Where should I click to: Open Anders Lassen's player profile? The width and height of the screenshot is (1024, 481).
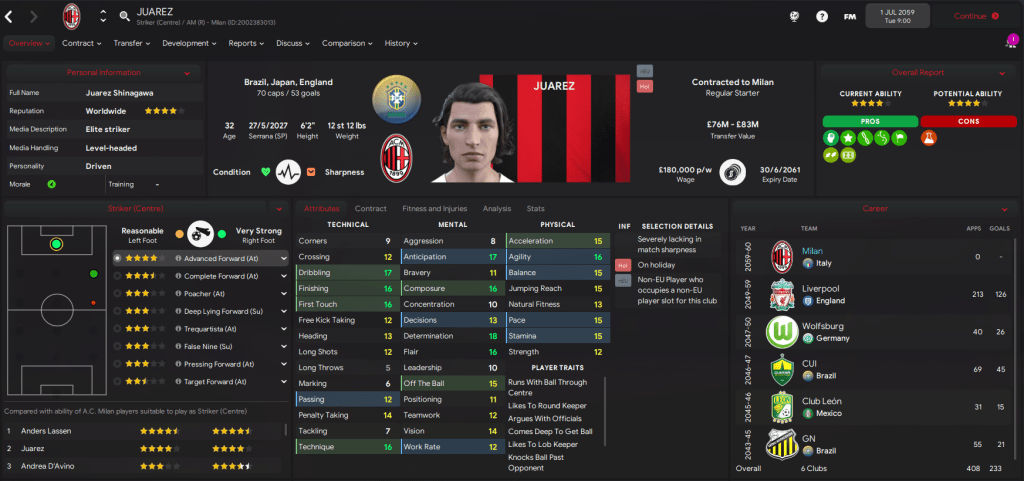click(x=49, y=431)
